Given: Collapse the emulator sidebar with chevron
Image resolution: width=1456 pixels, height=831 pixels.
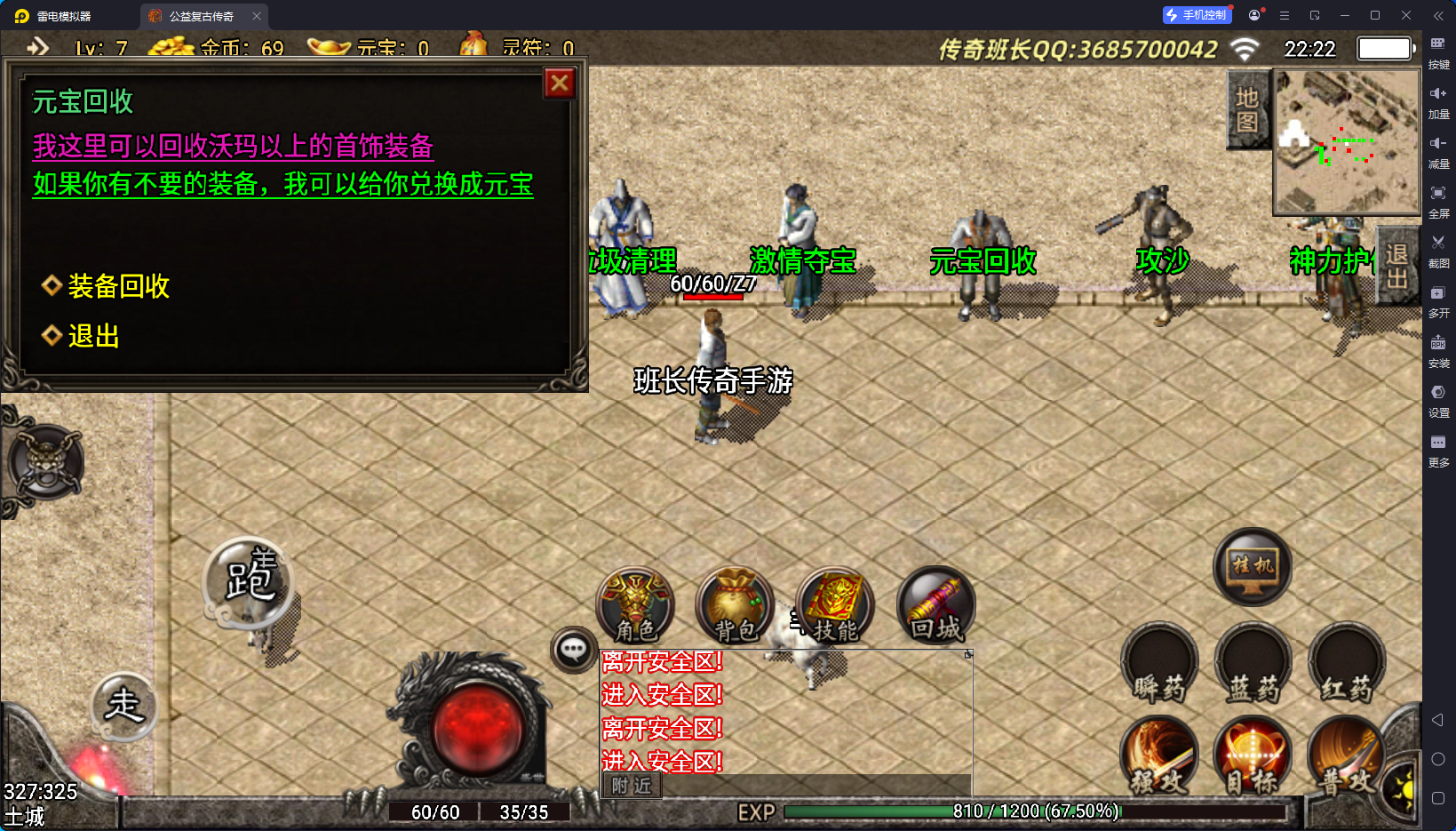Looking at the screenshot, I should pos(1437,15).
